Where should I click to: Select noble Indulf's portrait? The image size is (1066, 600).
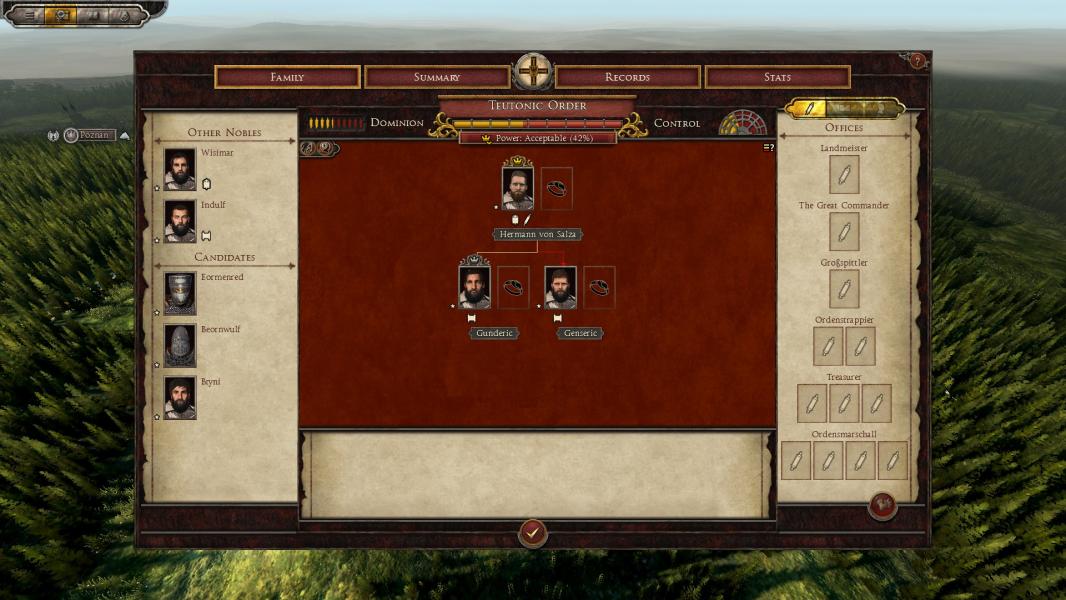pos(180,221)
